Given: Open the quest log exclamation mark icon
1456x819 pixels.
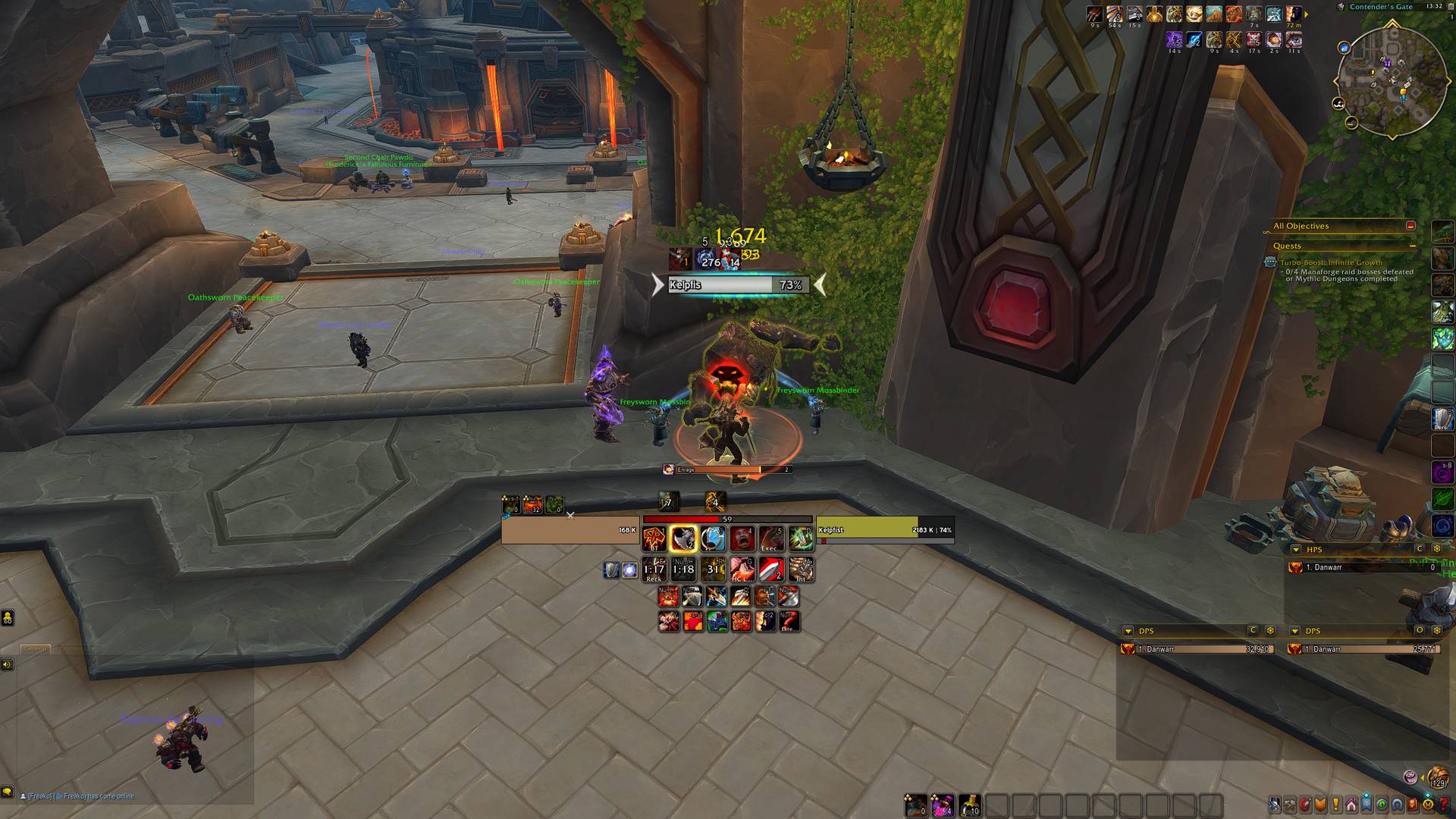Looking at the screenshot, I should click(1335, 805).
